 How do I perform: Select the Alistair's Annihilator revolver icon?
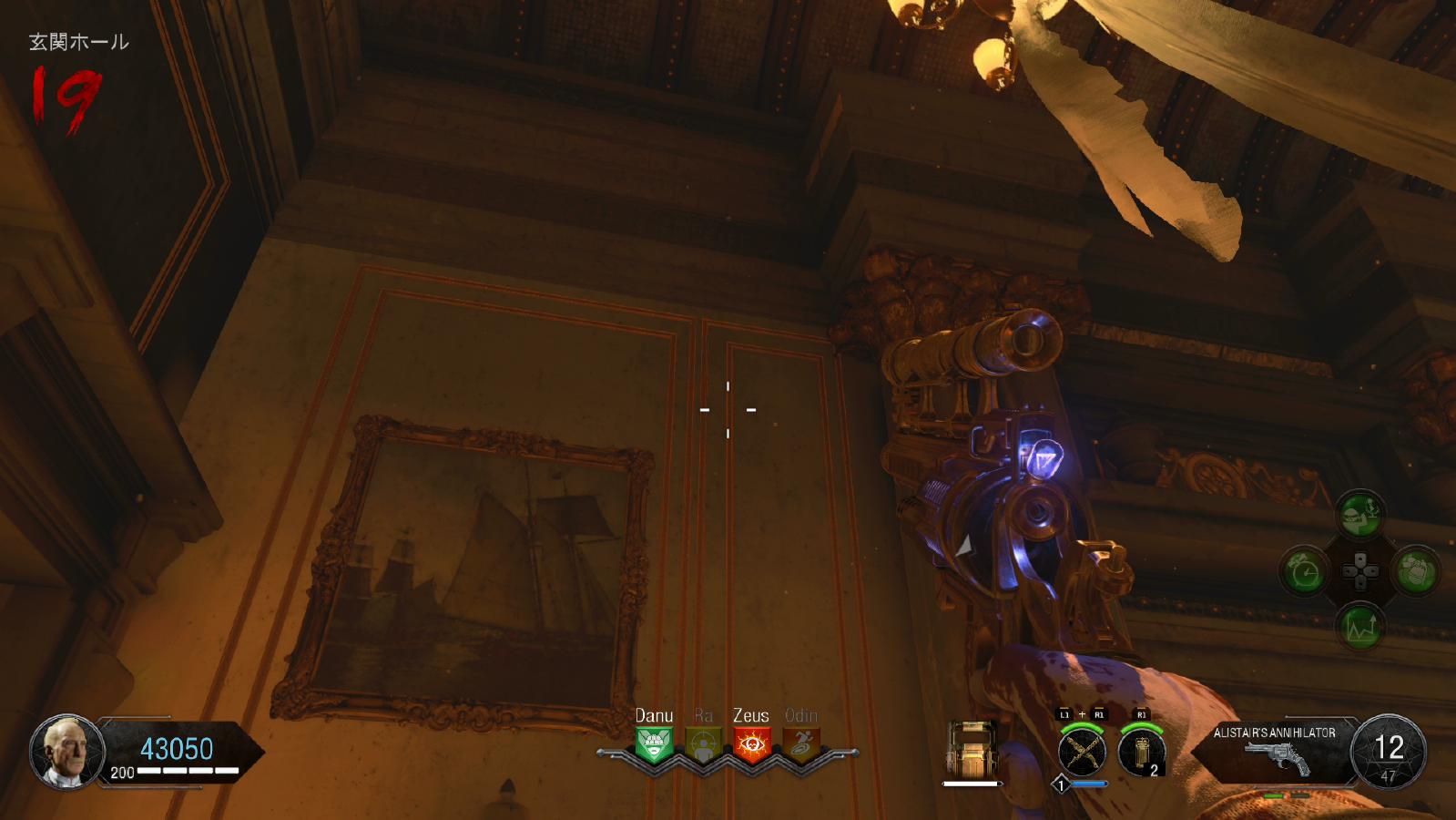tap(1276, 758)
